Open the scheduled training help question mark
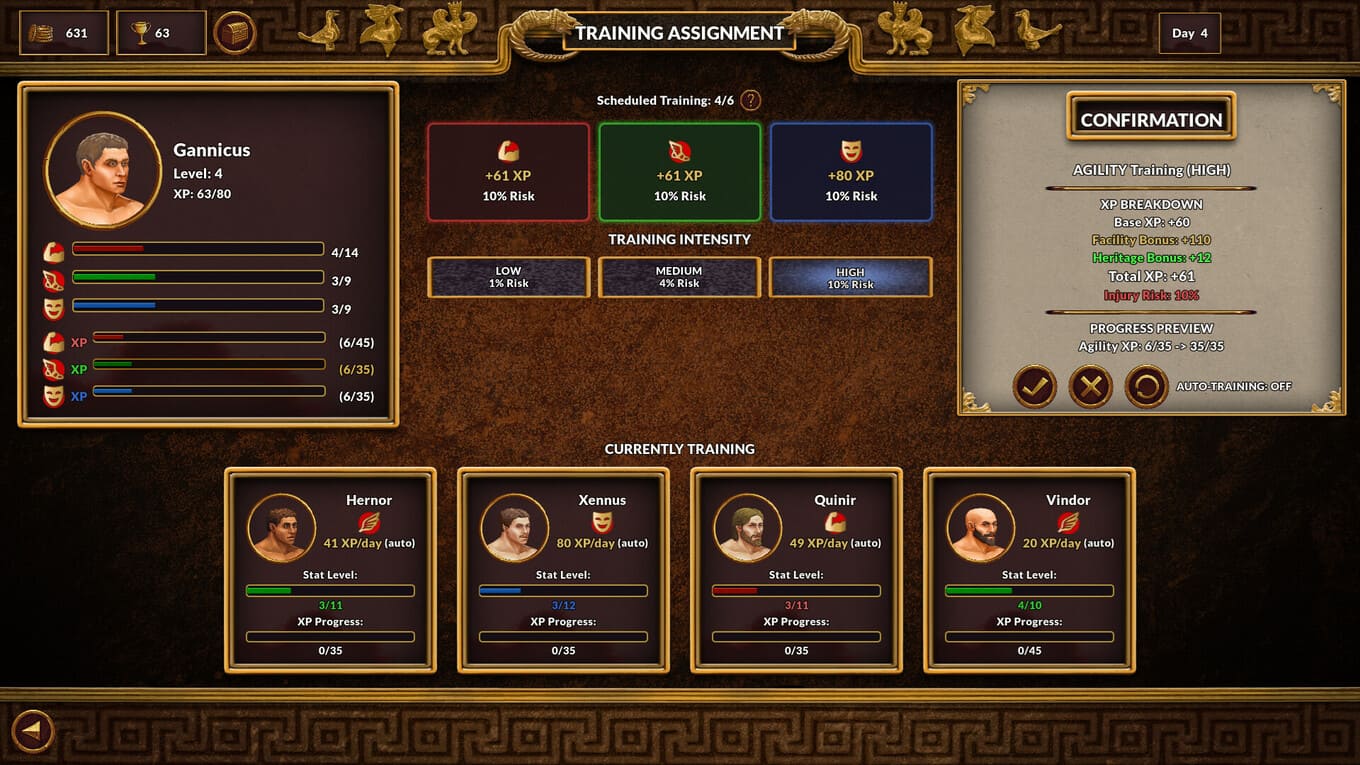Screen dimensions: 1360x765 coord(750,100)
